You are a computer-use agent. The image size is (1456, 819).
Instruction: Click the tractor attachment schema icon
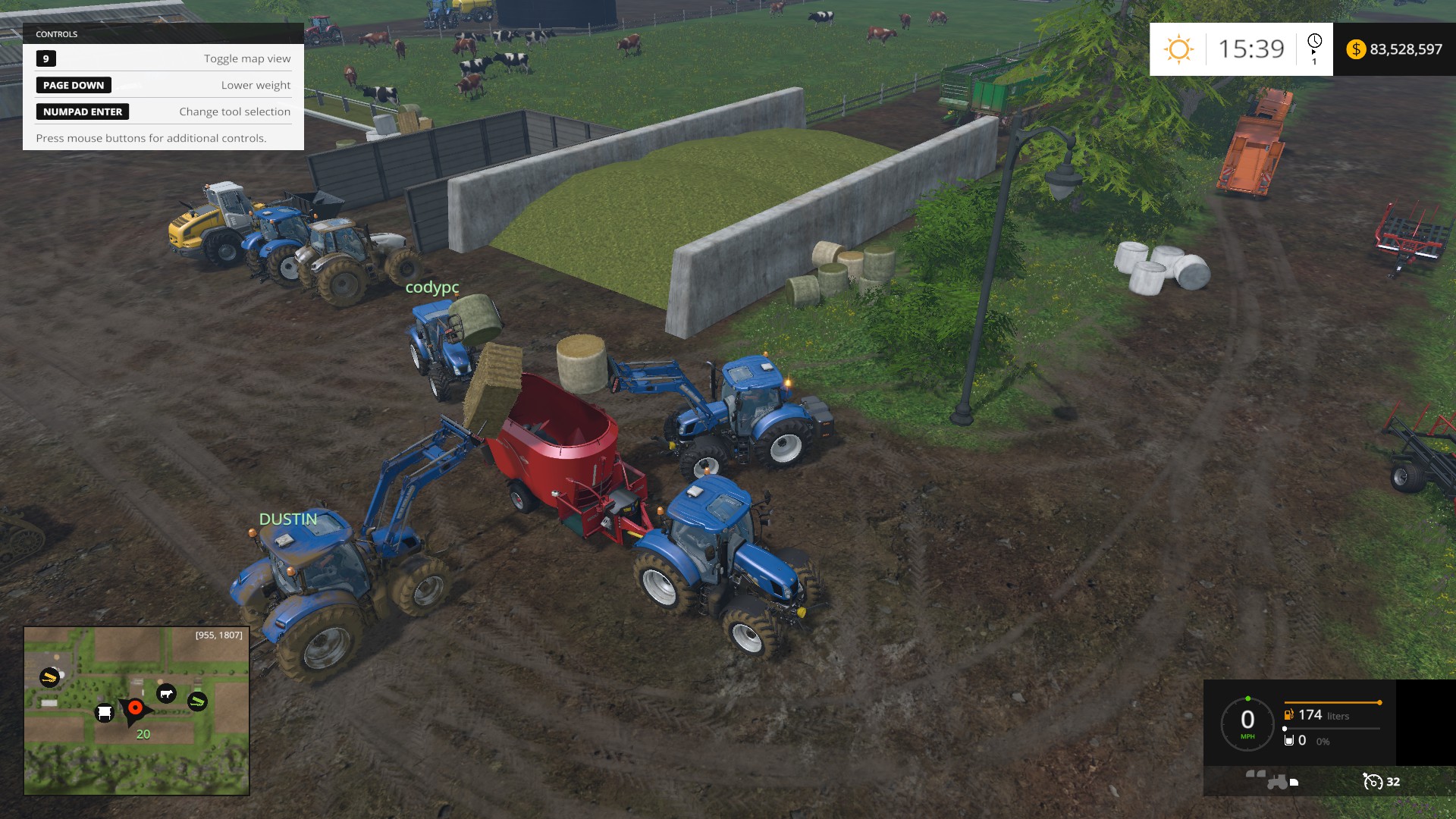click(x=1272, y=780)
